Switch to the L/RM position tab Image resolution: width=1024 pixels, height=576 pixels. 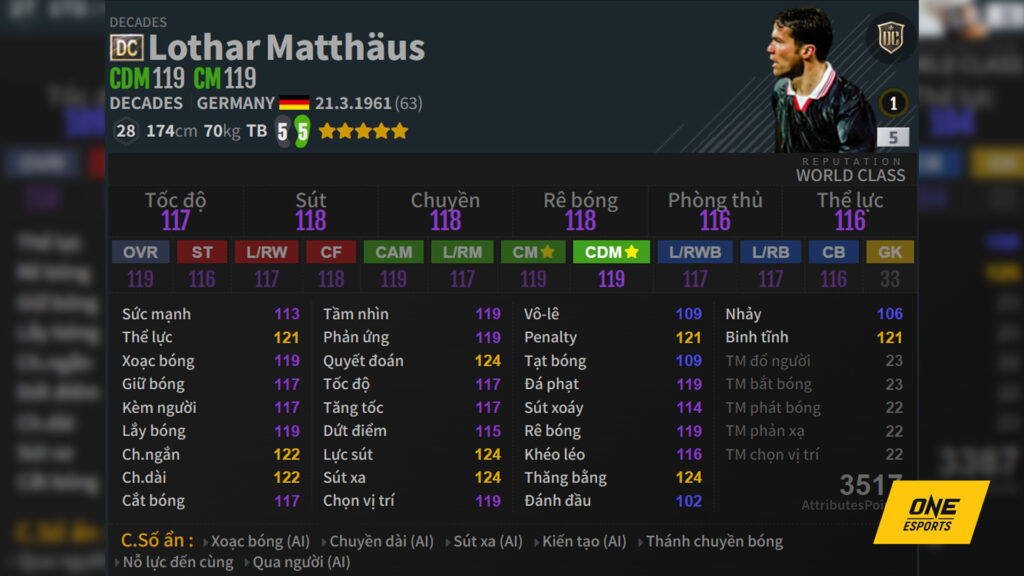pyautogui.click(x=462, y=253)
